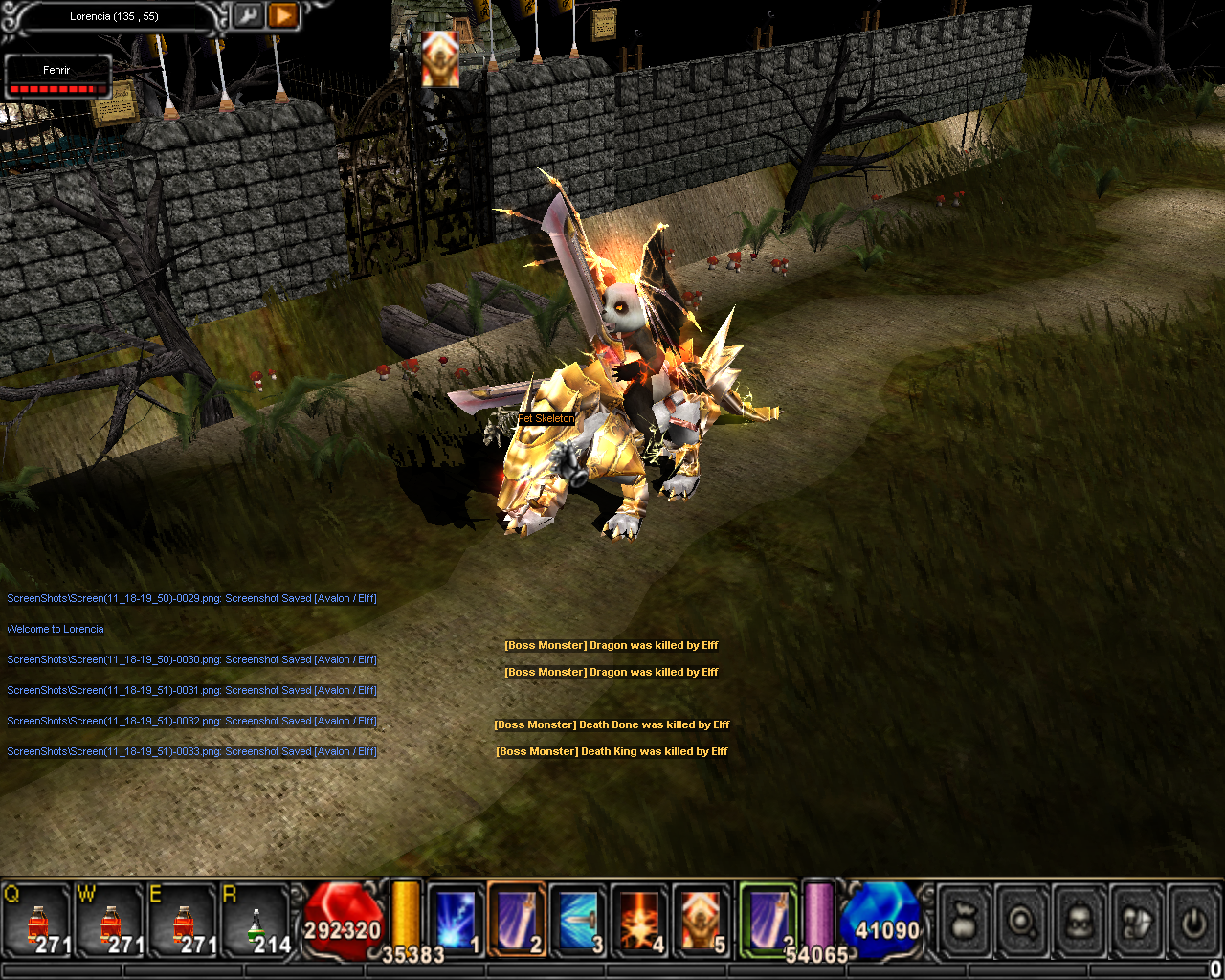
Task: Click the green-framed current skill icon
Action: coord(768,919)
